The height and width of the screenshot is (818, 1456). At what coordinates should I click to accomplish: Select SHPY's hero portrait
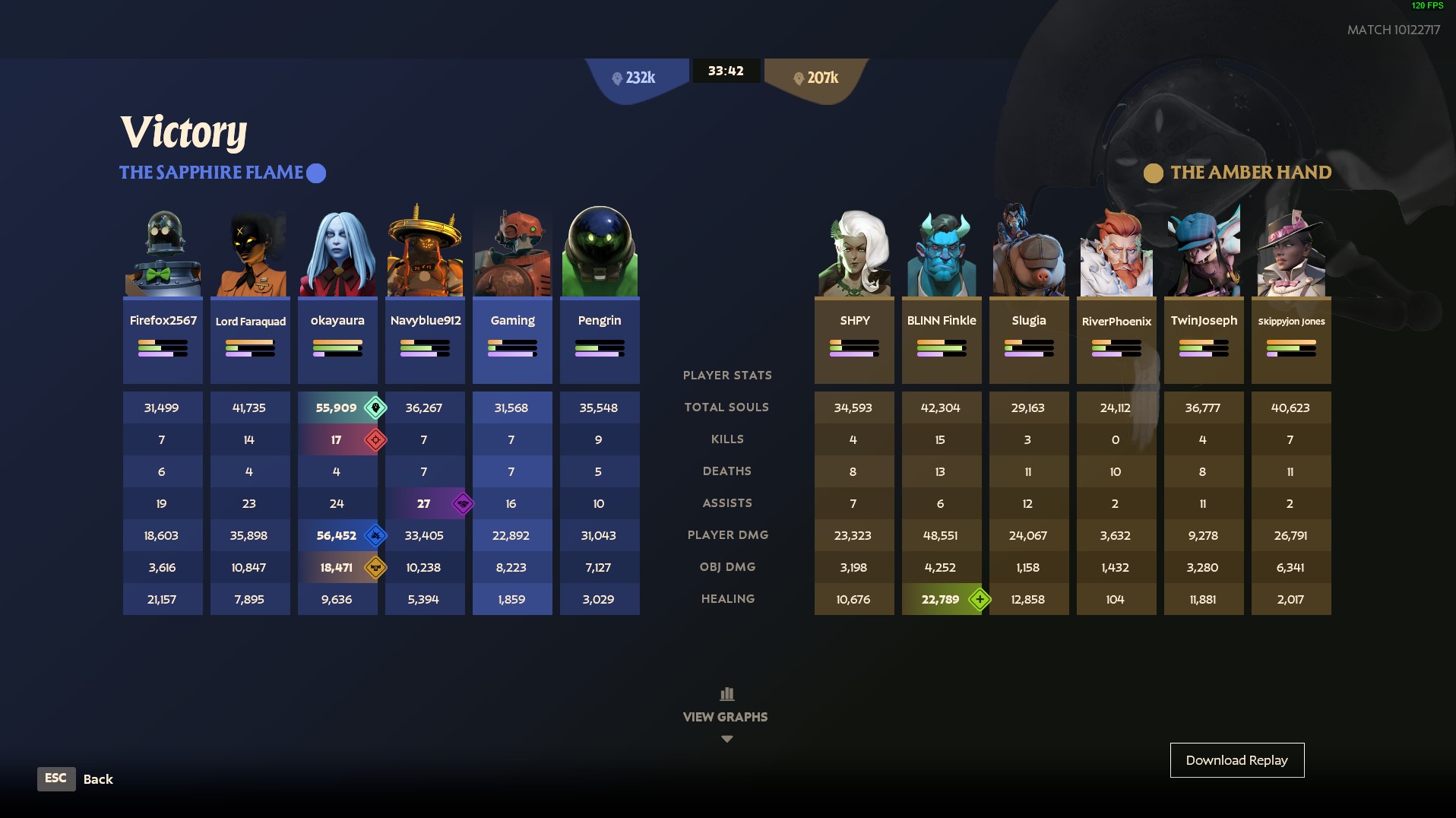[x=854, y=254]
